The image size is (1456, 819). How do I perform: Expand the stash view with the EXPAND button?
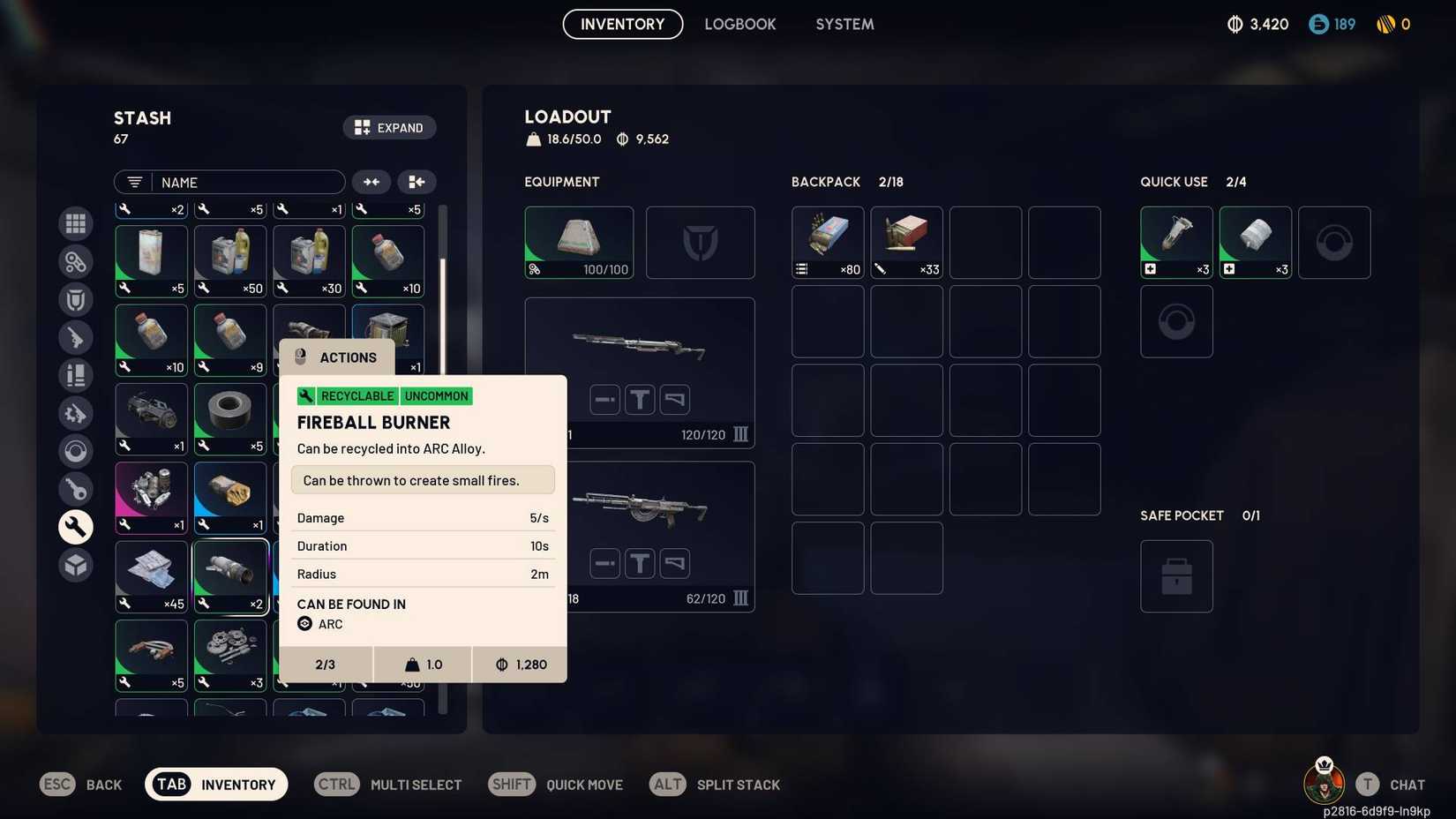point(390,127)
